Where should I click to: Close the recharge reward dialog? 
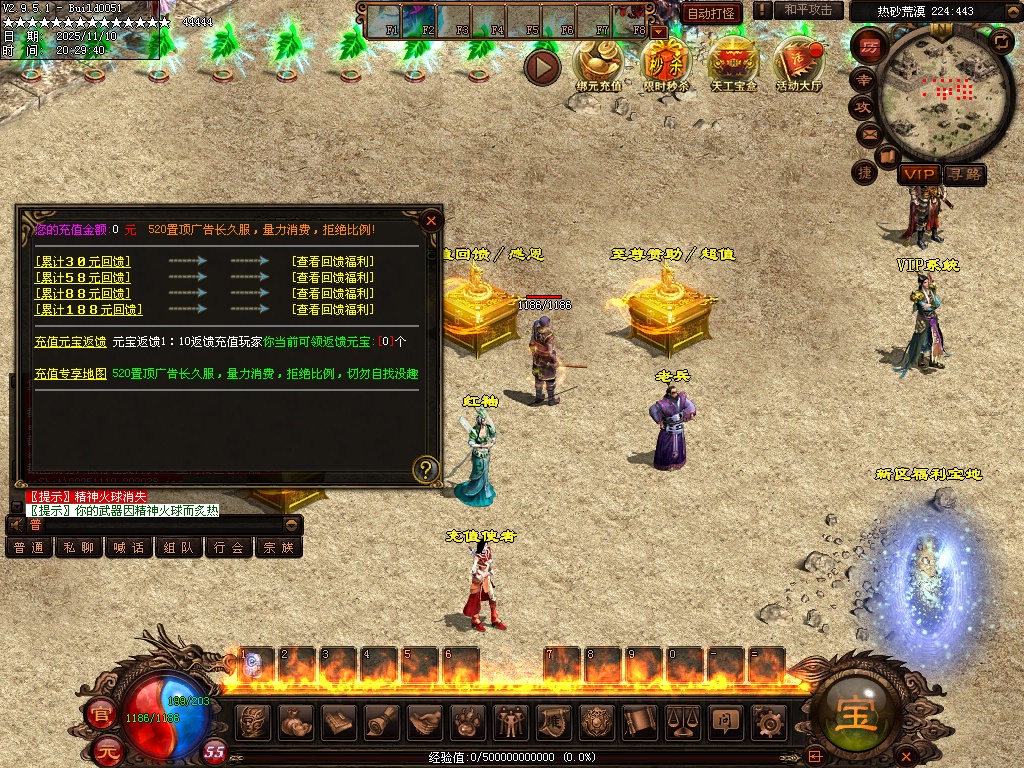pyautogui.click(x=431, y=220)
